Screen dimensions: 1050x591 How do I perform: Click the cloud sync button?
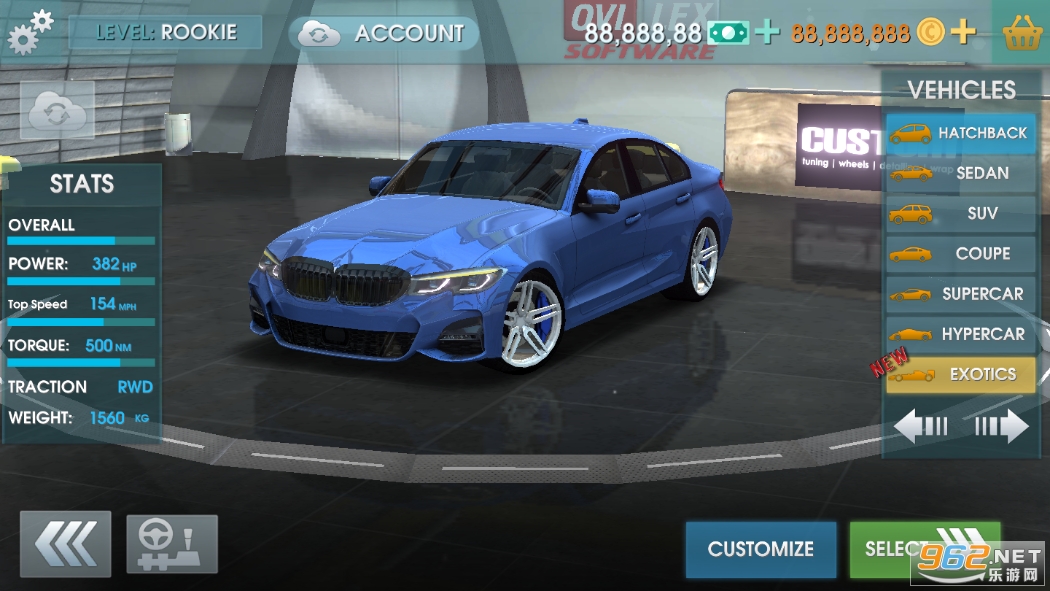[57, 111]
